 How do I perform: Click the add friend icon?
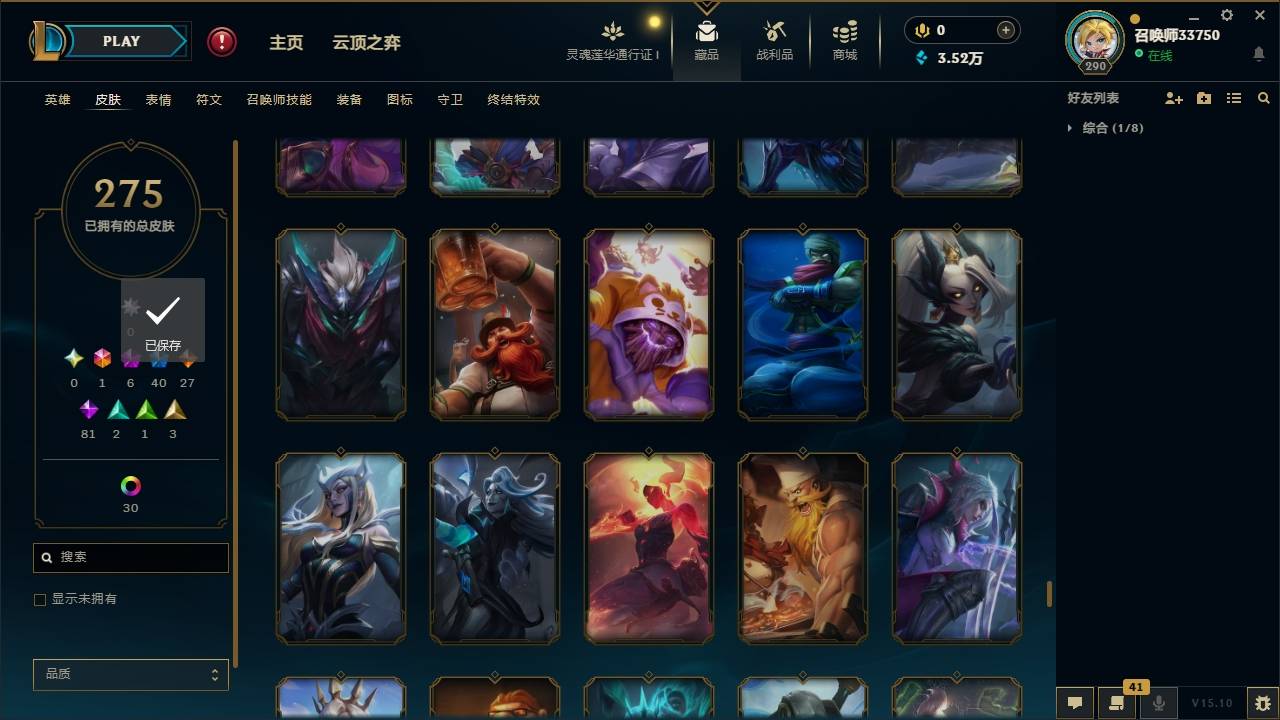click(x=1174, y=98)
